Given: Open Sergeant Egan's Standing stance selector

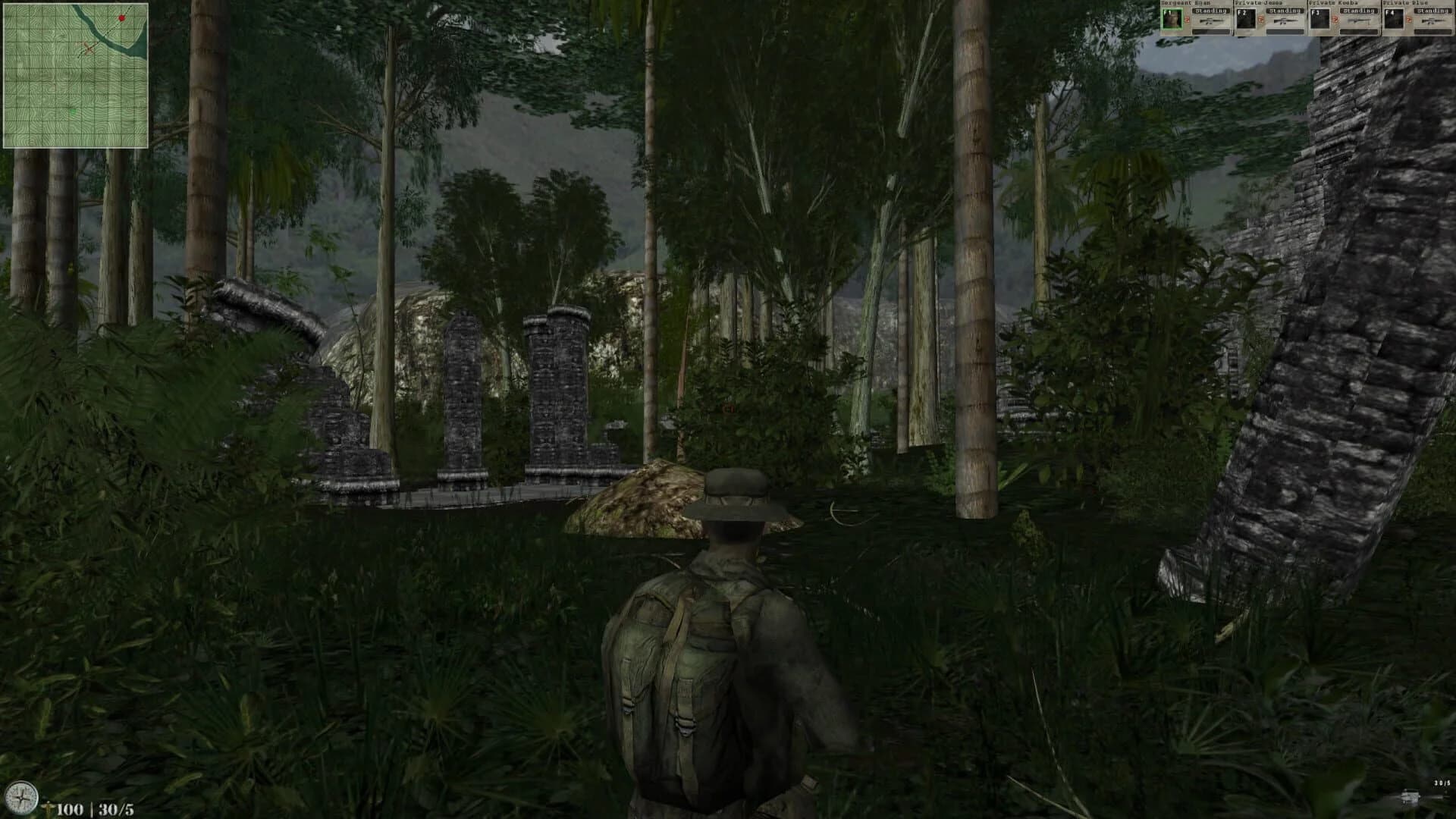Looking at the screenshot, I should 1211,11.
